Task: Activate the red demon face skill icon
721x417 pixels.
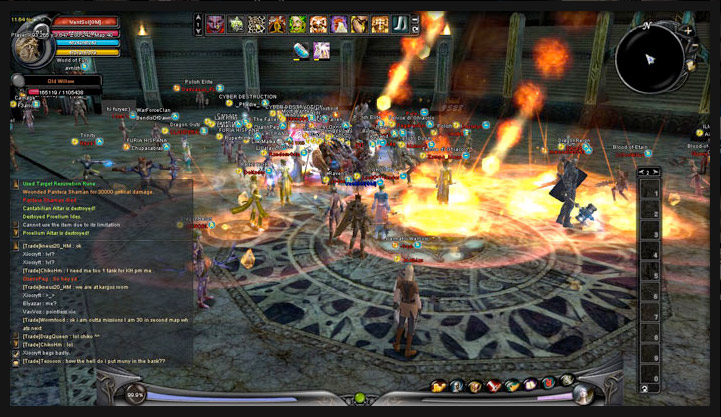Action: [216, 24]
